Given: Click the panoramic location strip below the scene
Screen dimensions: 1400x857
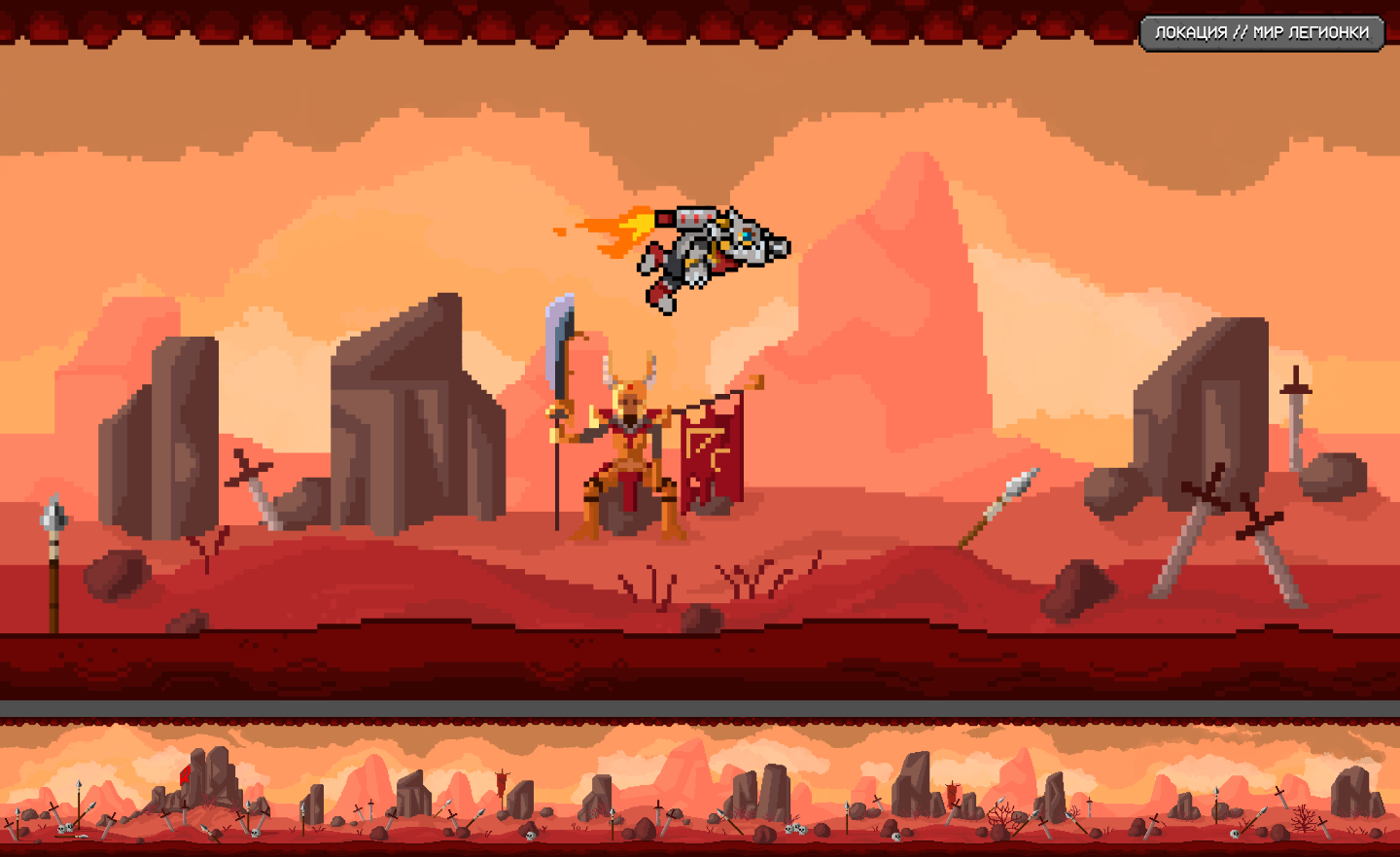Looking at the screenshot, I should coord(700,786).
